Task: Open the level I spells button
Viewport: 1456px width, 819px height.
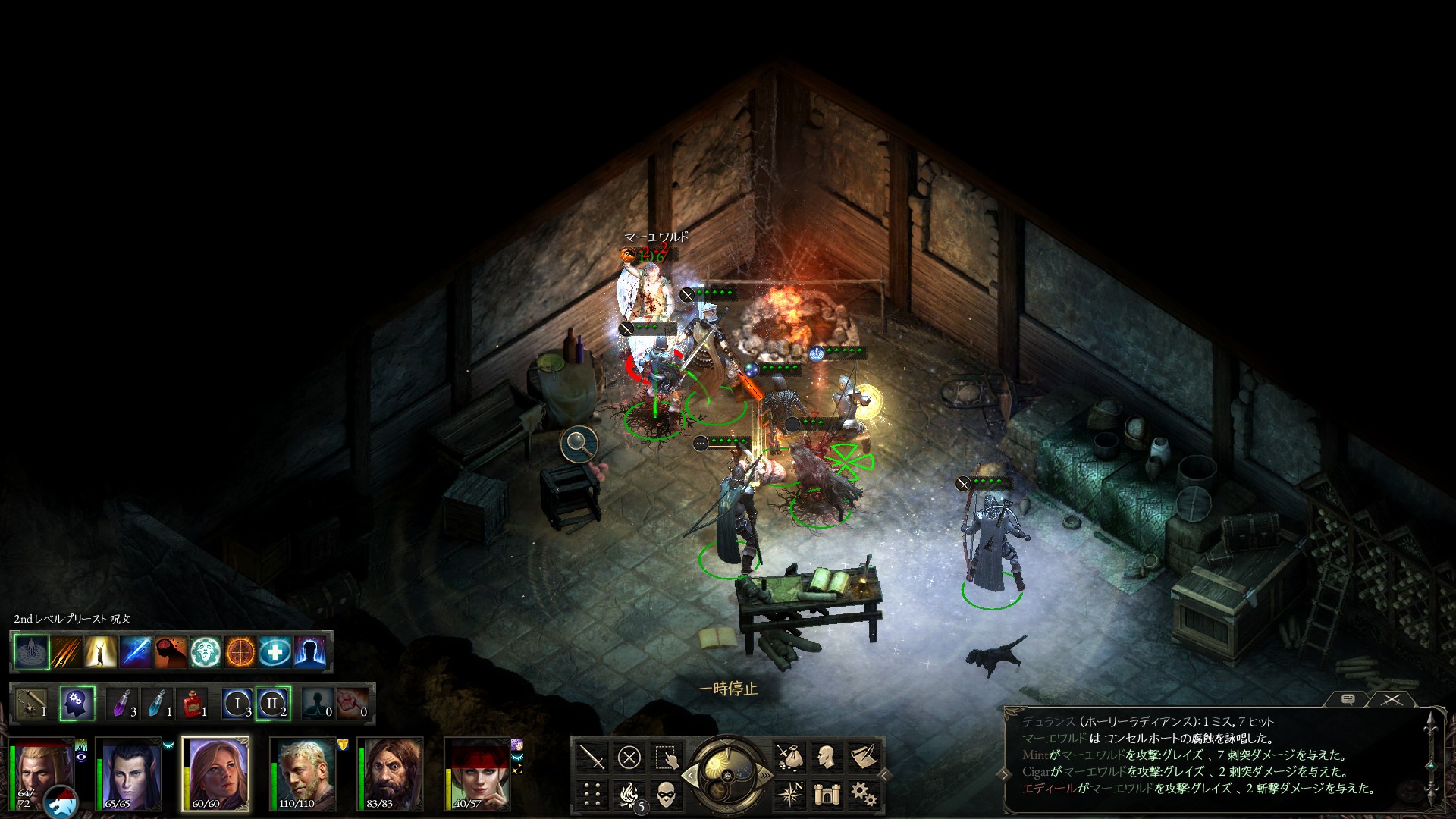Action: [x=237, y=704]
